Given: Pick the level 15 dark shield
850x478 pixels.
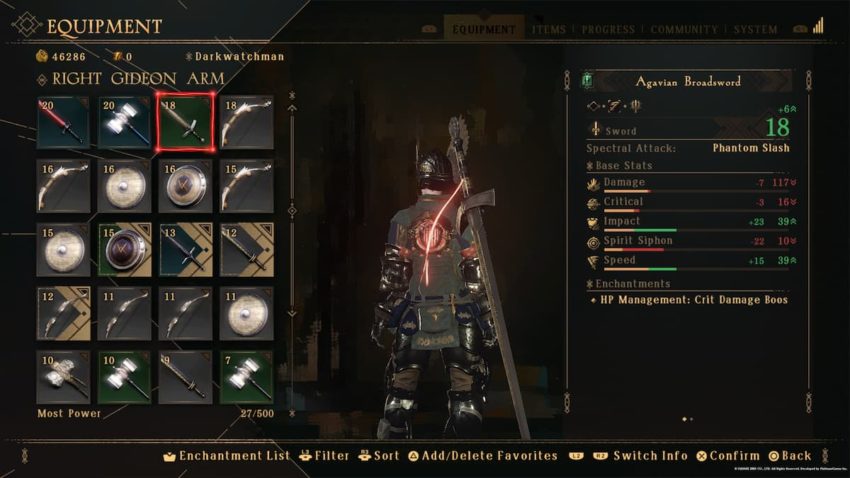Looking at the screenshot, I should pos(124,250).
